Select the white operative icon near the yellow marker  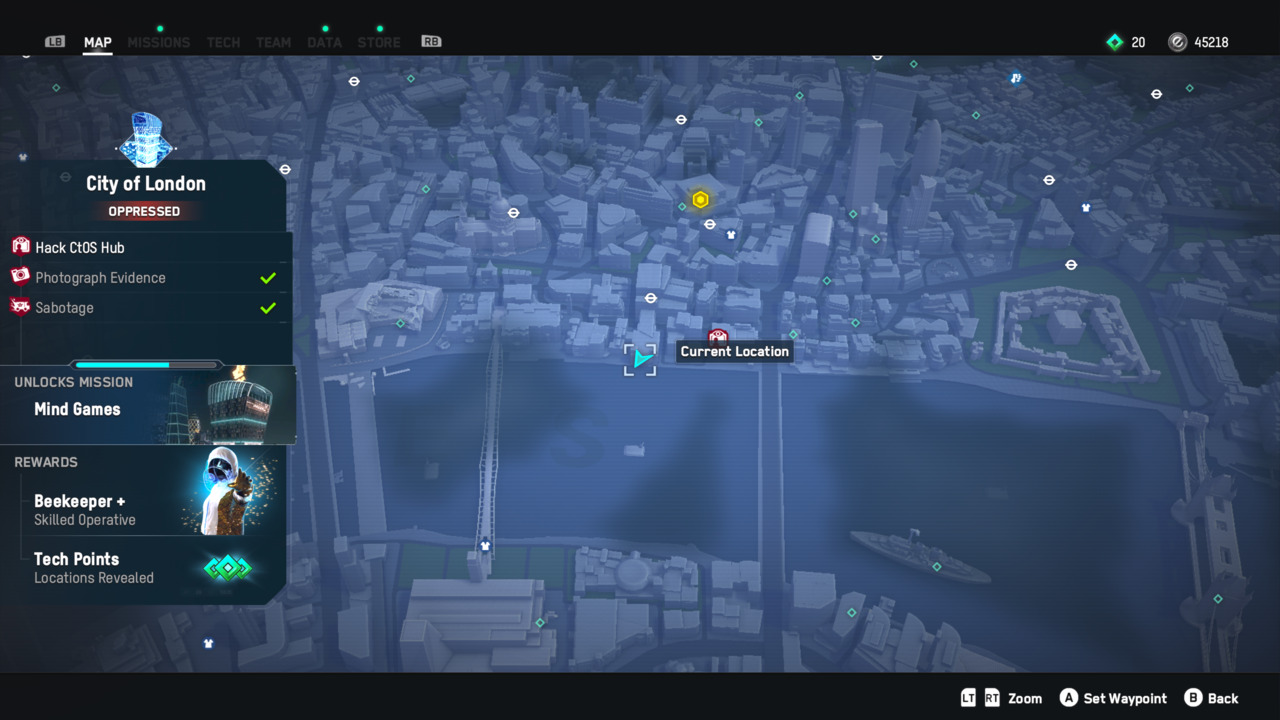[x=731, y=233]
